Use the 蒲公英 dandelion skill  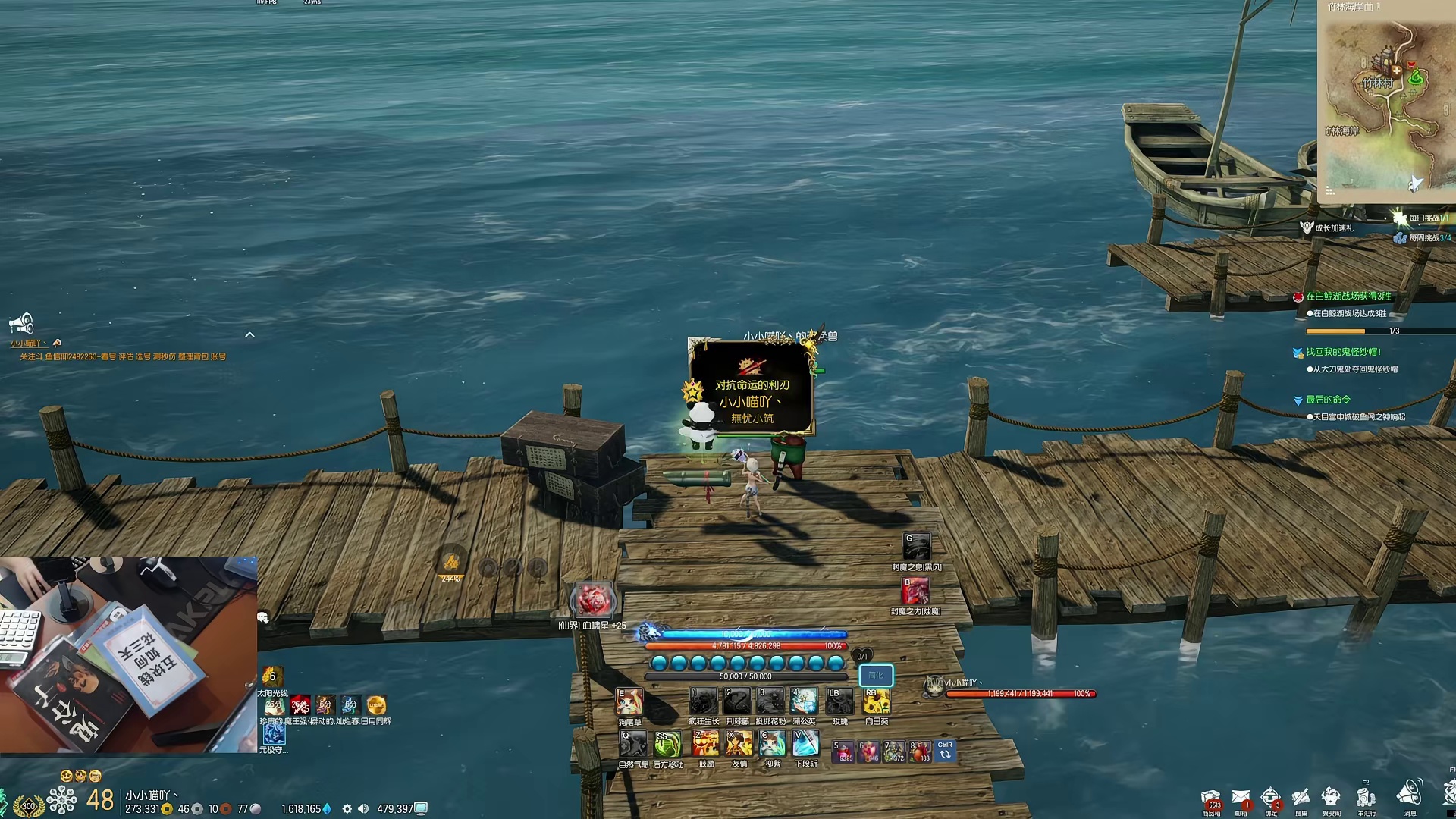point(804,701)
